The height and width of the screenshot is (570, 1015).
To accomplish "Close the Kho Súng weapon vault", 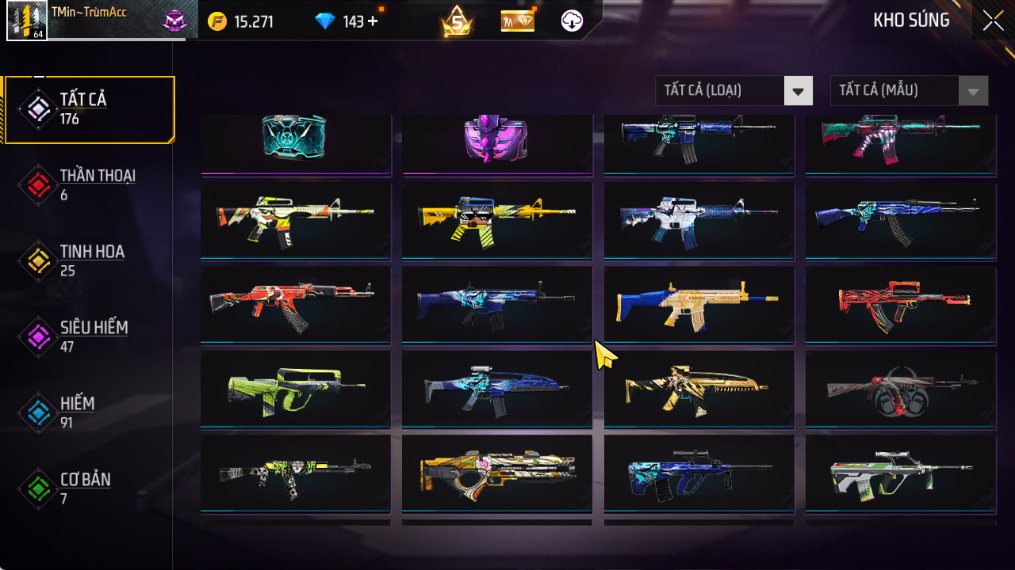I will (992, 21).
